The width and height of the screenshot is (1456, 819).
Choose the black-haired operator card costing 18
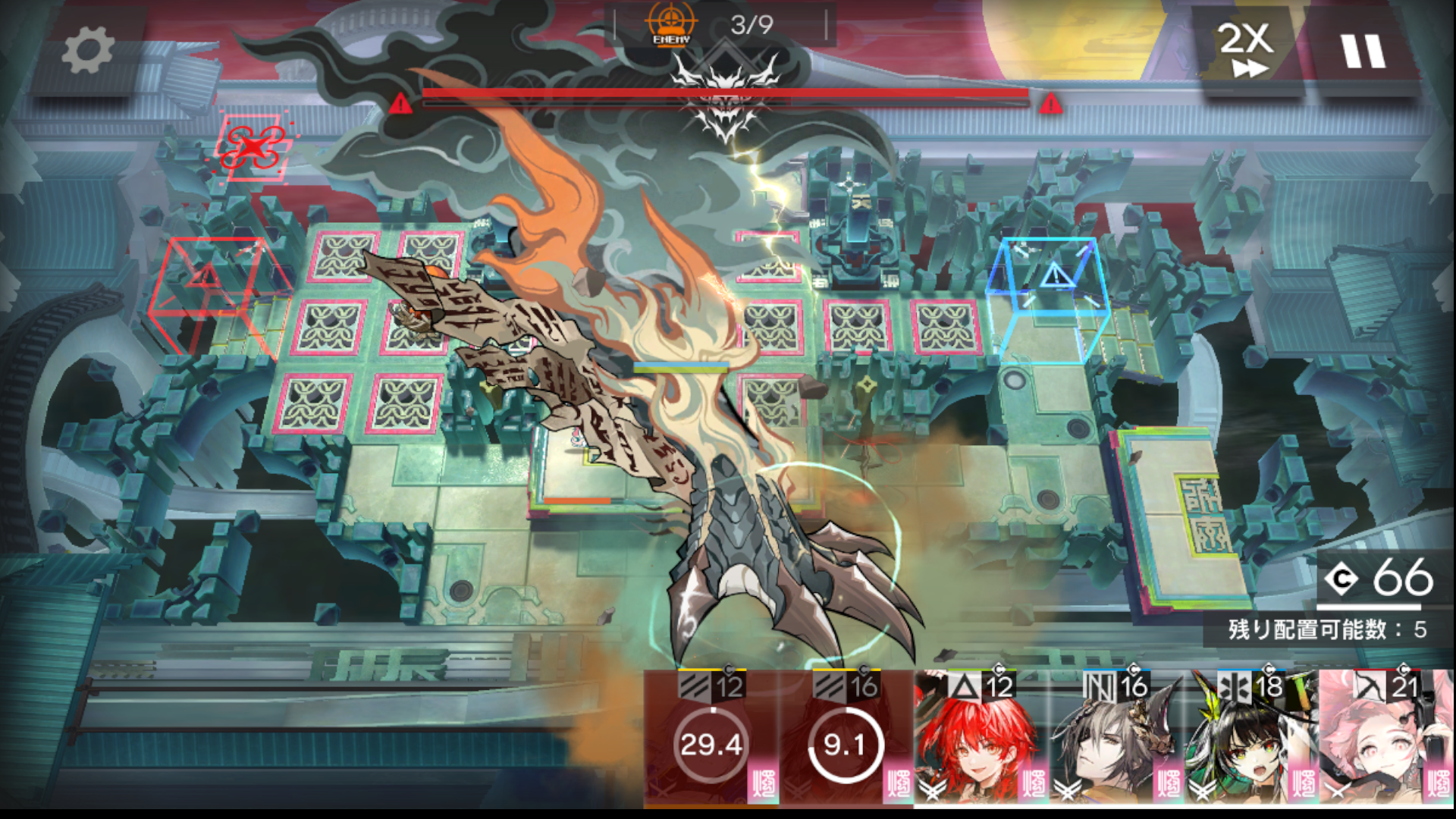pos(1250,739)
